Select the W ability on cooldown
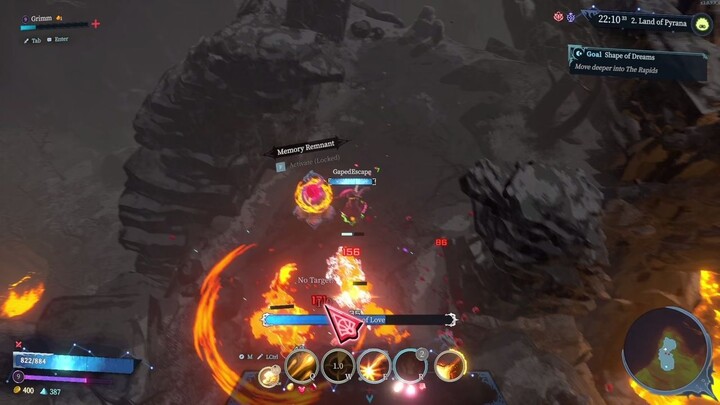720x405 pixels. click(x=338, y=366)
